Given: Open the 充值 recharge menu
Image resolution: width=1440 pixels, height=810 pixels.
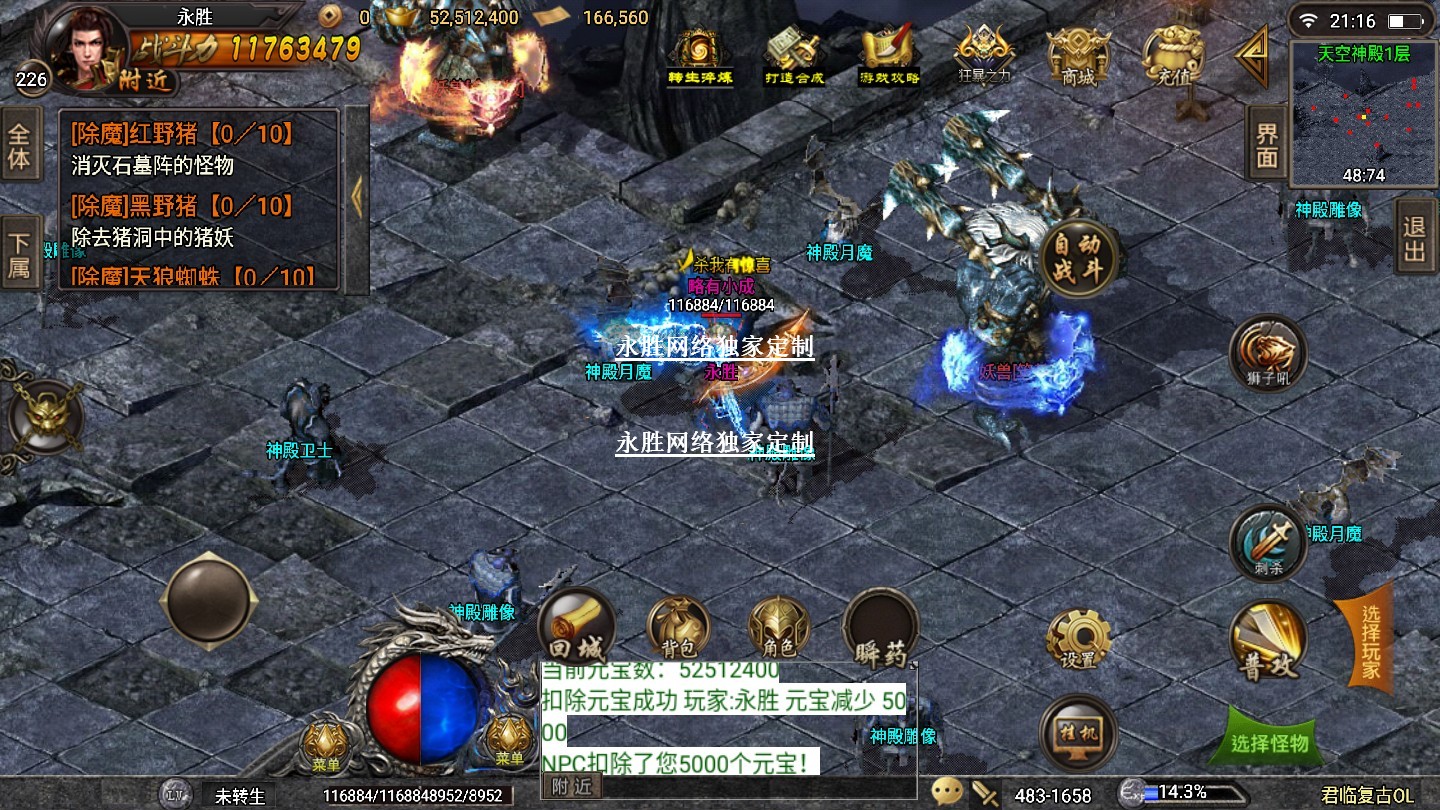Looking at the screenshot, I should tap(1172, 56).
